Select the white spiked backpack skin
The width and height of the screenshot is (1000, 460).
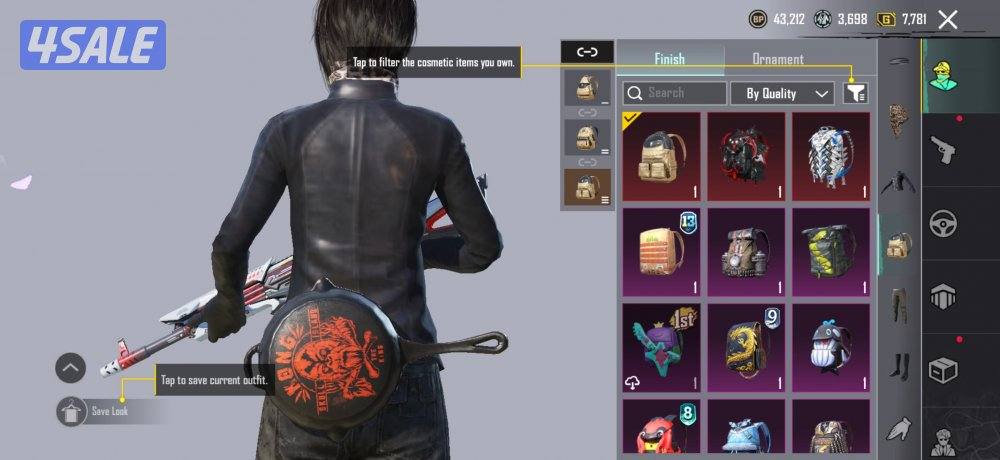pos(831,156)
